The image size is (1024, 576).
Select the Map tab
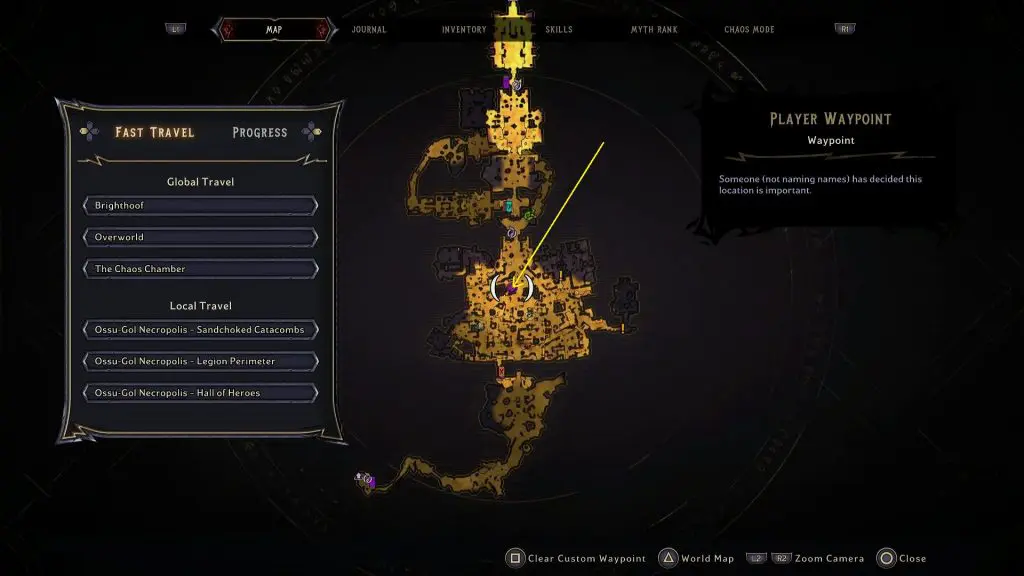point(273,29)
